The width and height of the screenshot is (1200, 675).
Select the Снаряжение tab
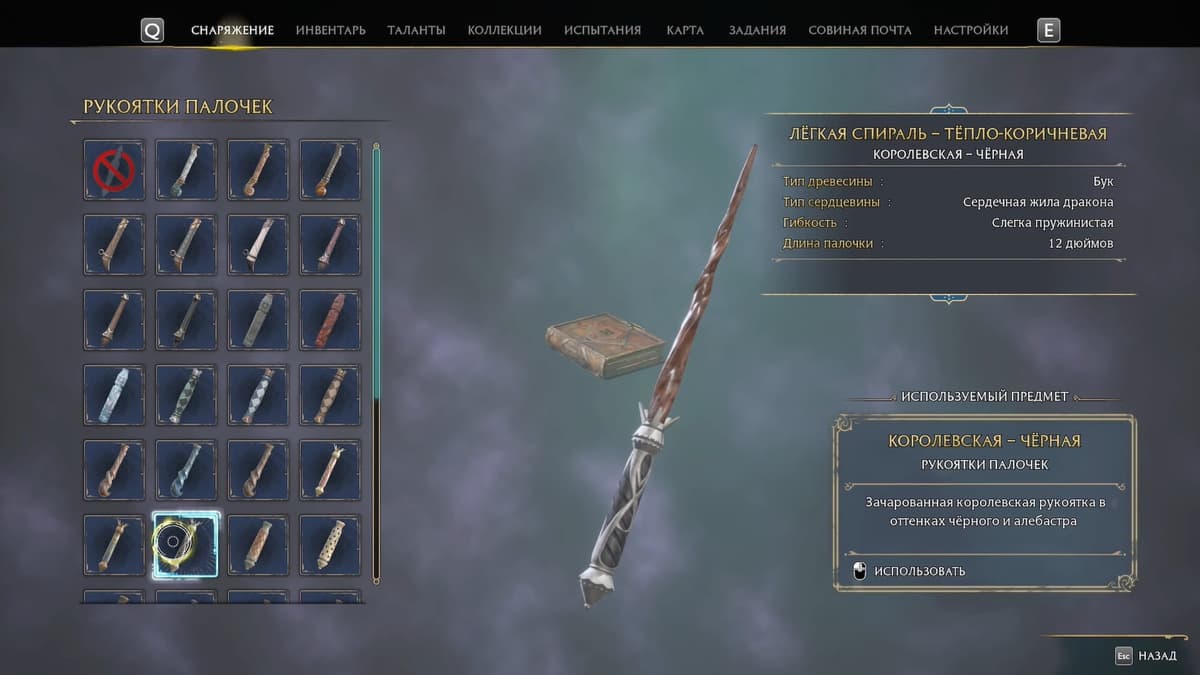pyautogui.click(x=232, y=30)
